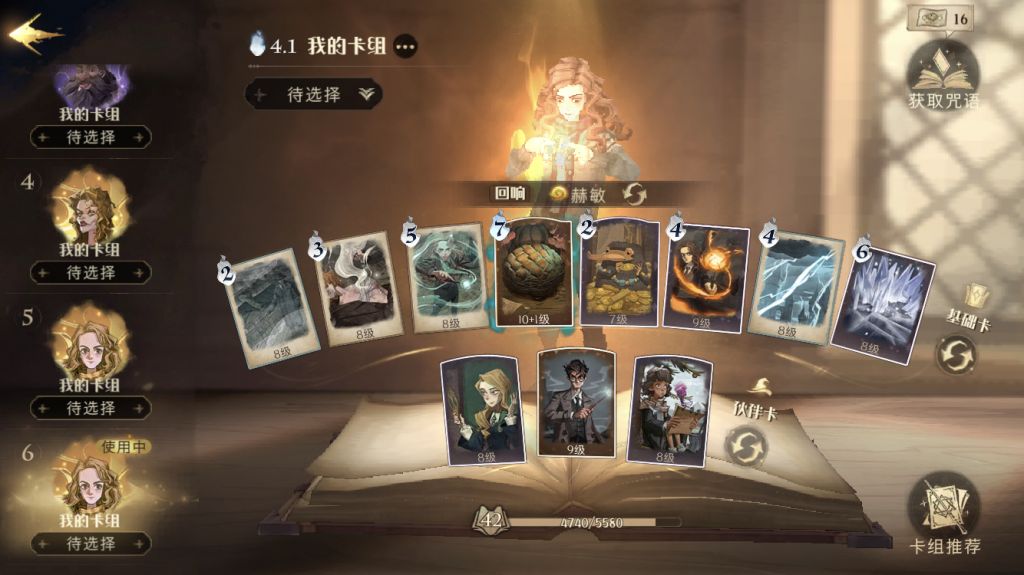Viewport: 1024px width, 575px height.
Task: Open the 待选择 dropdown under deck title
Action: tap(314, 94)
